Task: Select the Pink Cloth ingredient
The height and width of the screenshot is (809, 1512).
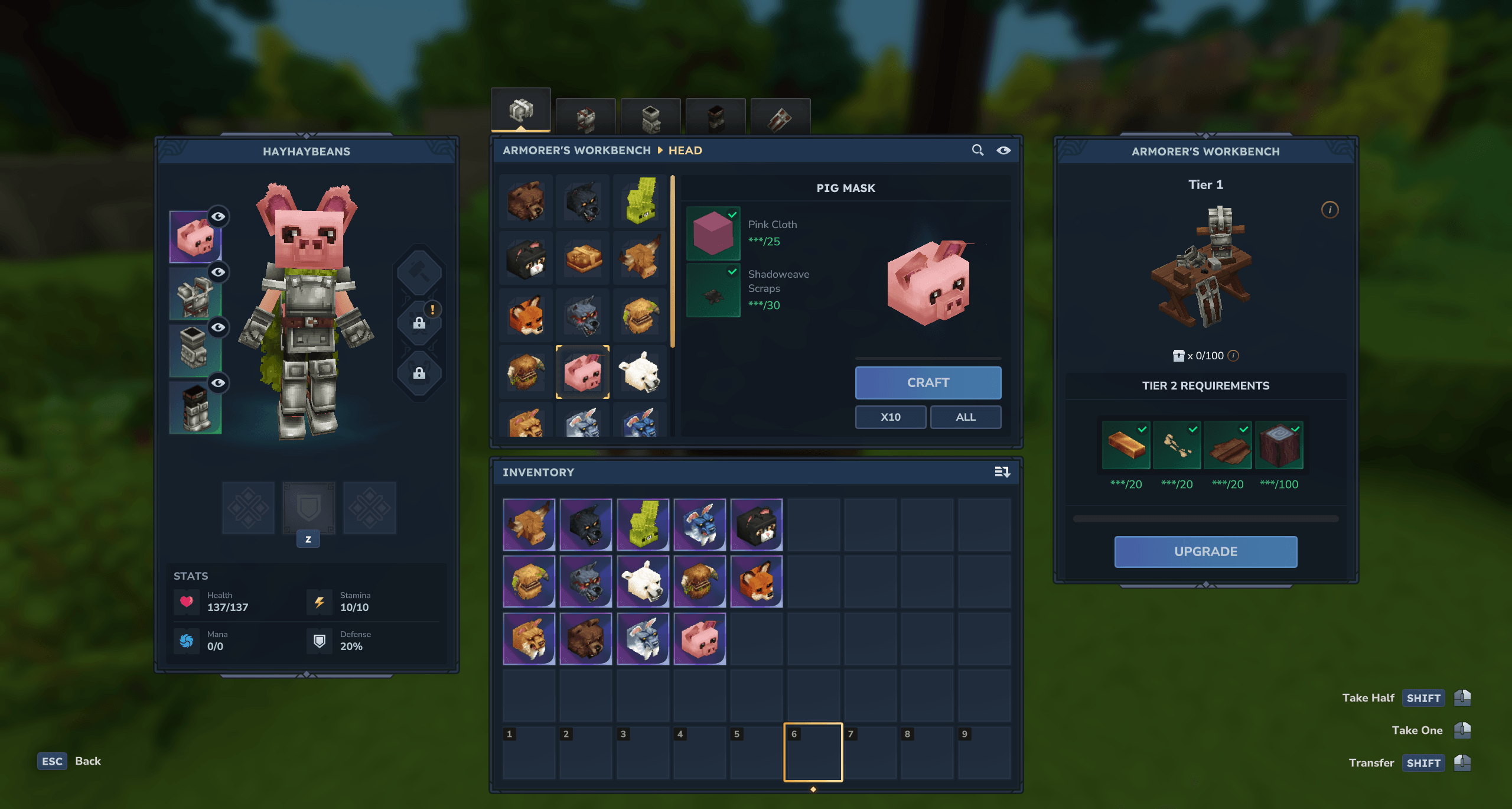Action: pyautogui.click(x=713, y=233)
